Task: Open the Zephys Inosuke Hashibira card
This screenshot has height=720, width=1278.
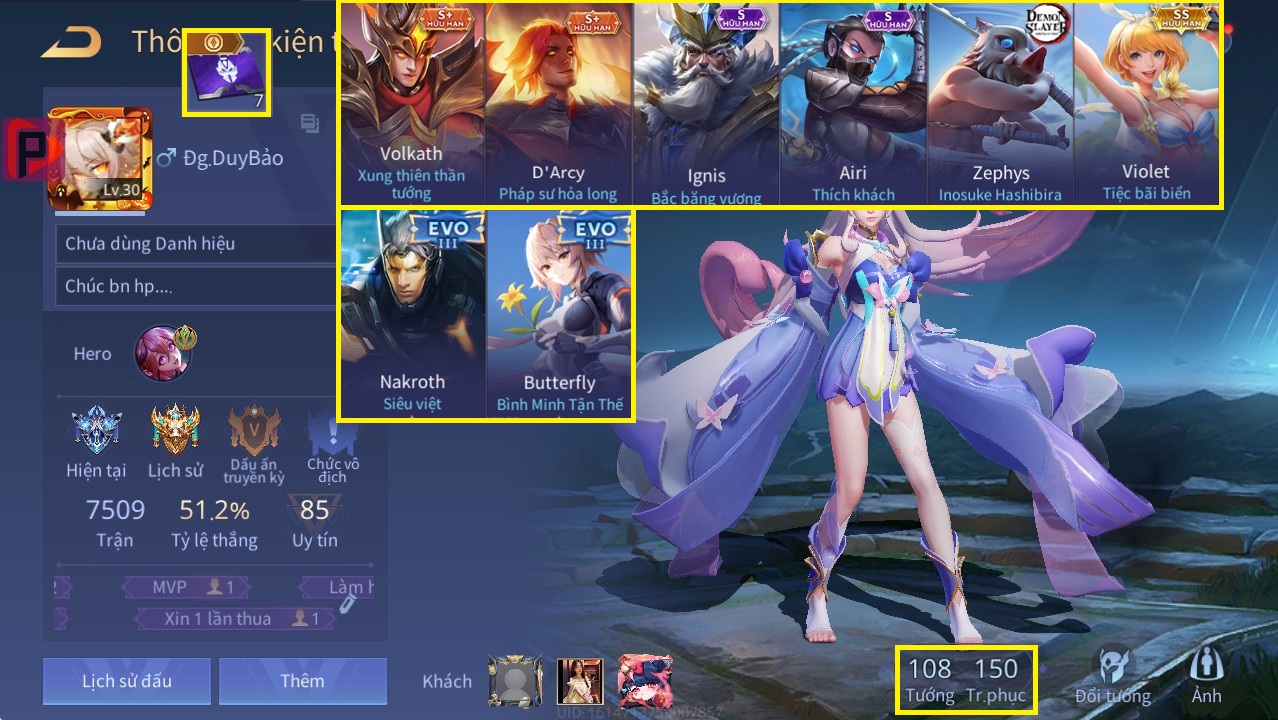Action: pyautogui.click(x=1000, y=104)
